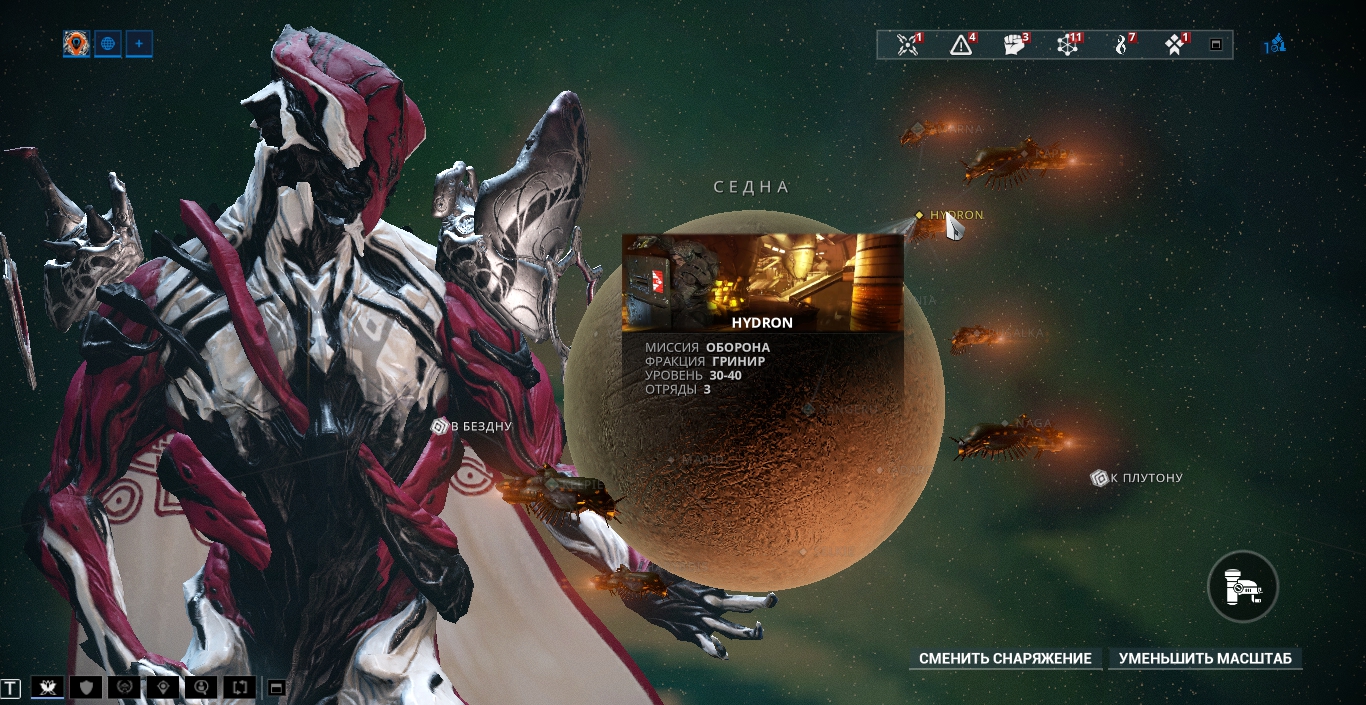This screenshot has height=705, width=1366.
Task: Invite a squad member with plus button
Action: tap(139, 44)
